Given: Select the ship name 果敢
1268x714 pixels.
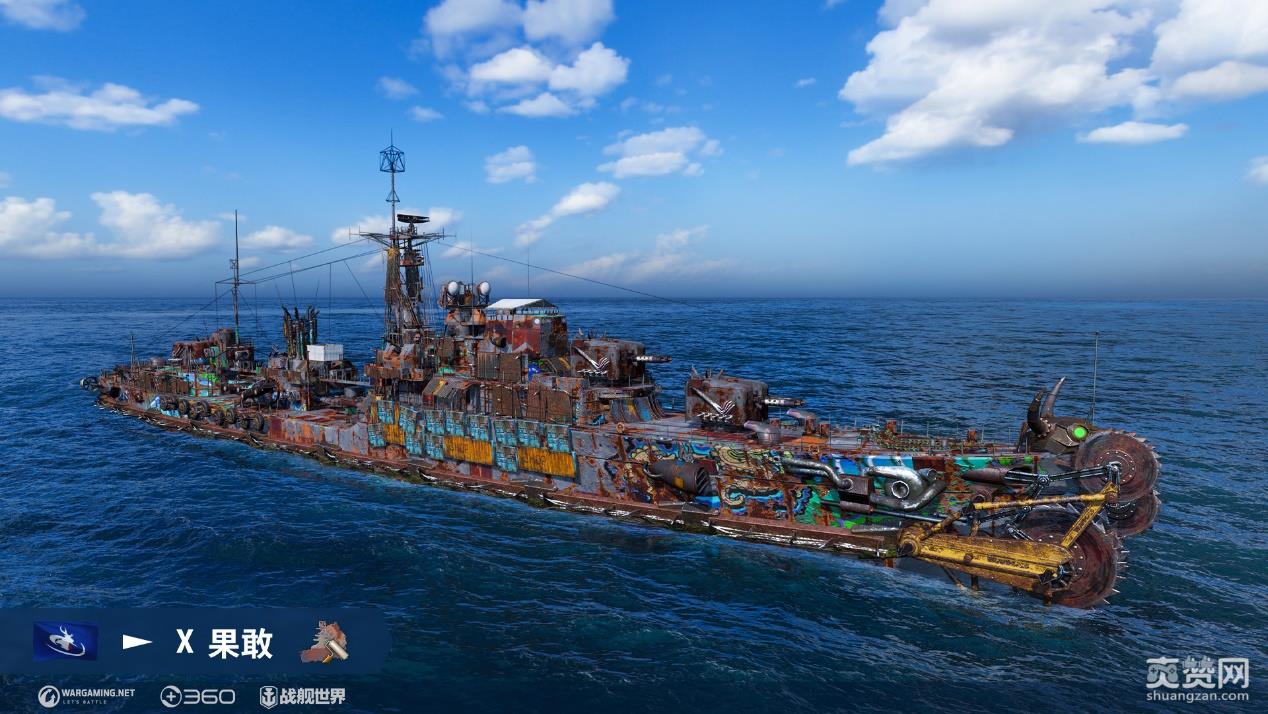Looking at the screenshot, I should click(240, 643).
